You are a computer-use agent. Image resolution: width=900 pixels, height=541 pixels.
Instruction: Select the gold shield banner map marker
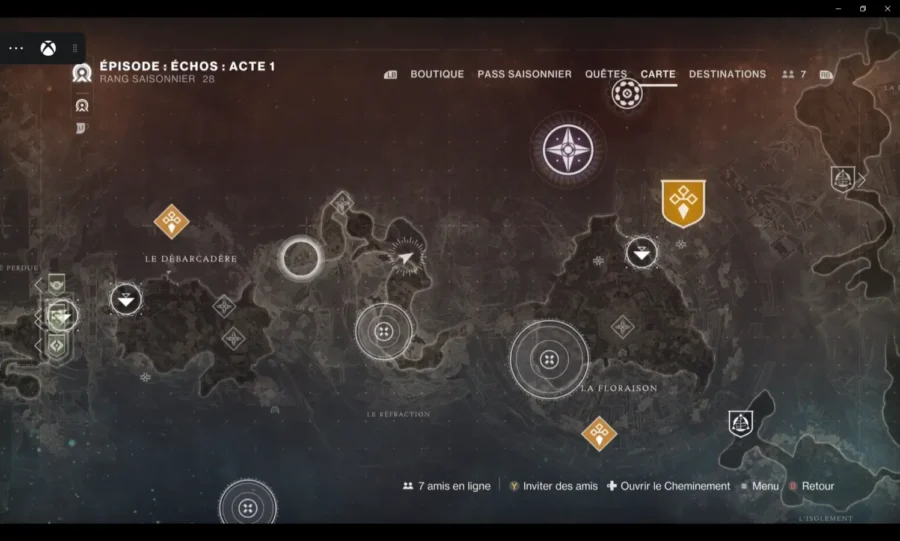pyautogui.click(x=683, y=203)
